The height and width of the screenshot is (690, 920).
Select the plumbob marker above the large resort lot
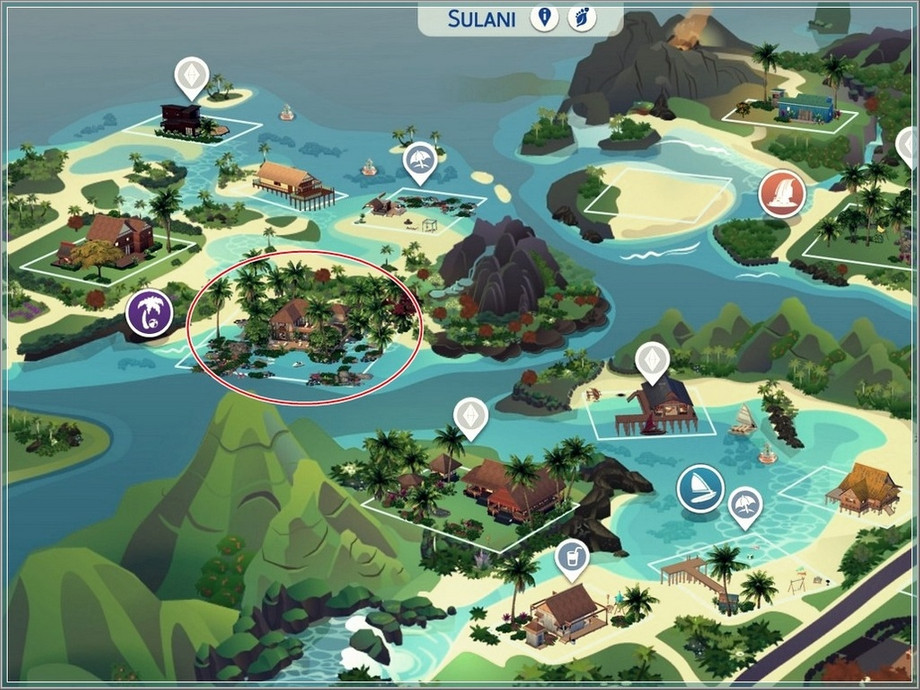coord(469,415)
